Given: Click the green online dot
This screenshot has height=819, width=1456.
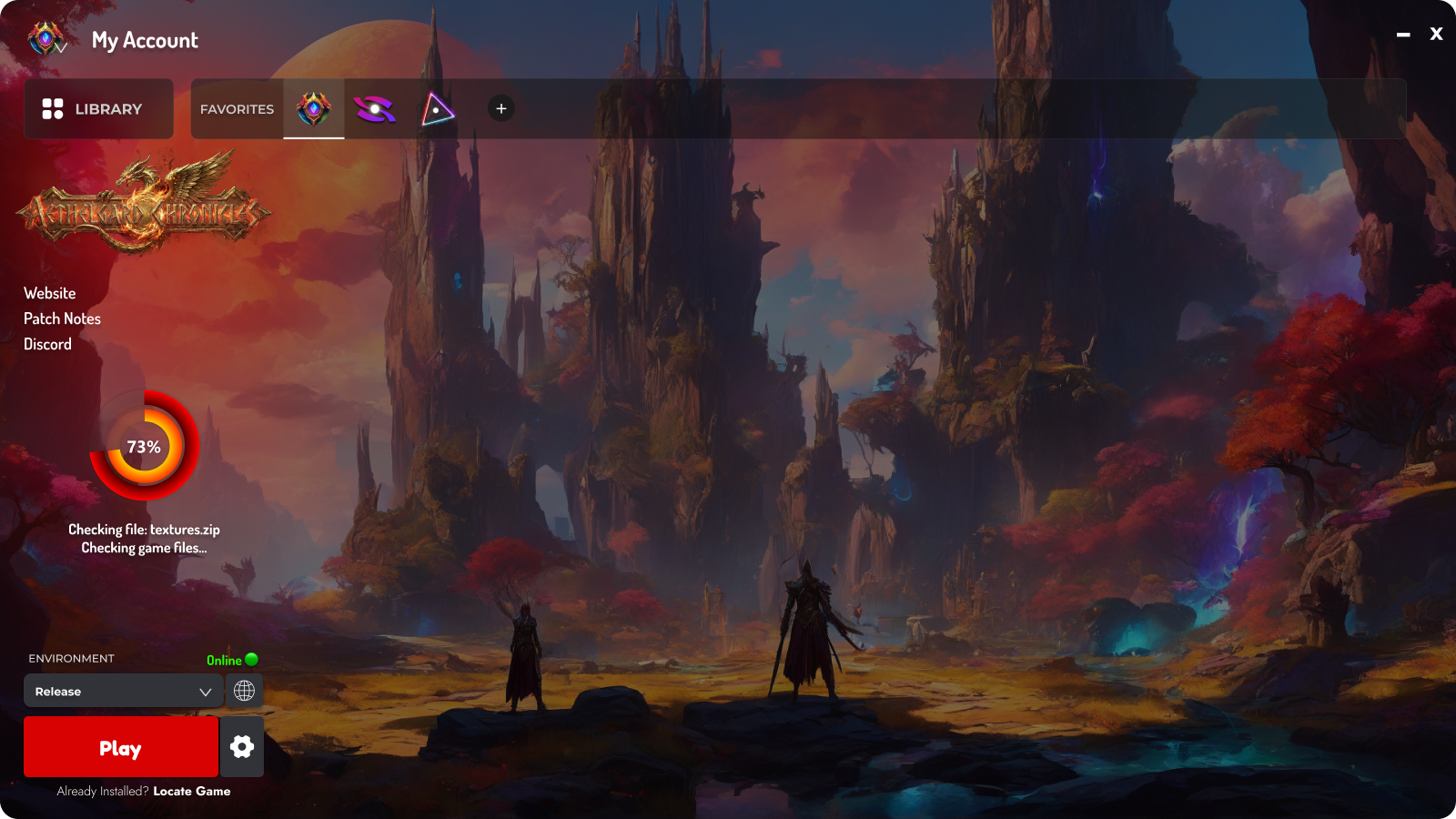Looking at the screenshot, I should (x=251, y=659).
